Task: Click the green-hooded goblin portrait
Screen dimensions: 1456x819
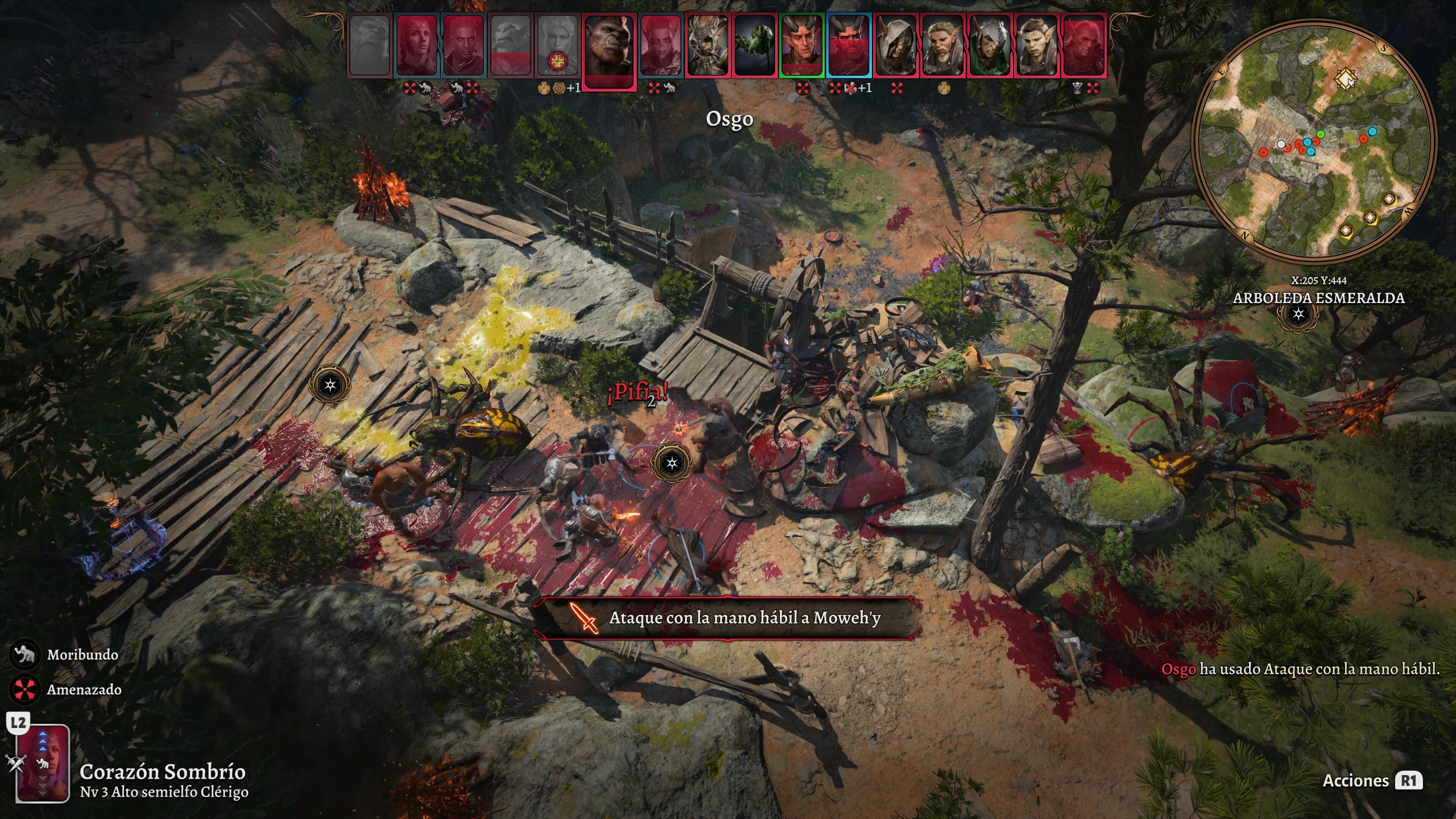Action: [x=989, y=45]
